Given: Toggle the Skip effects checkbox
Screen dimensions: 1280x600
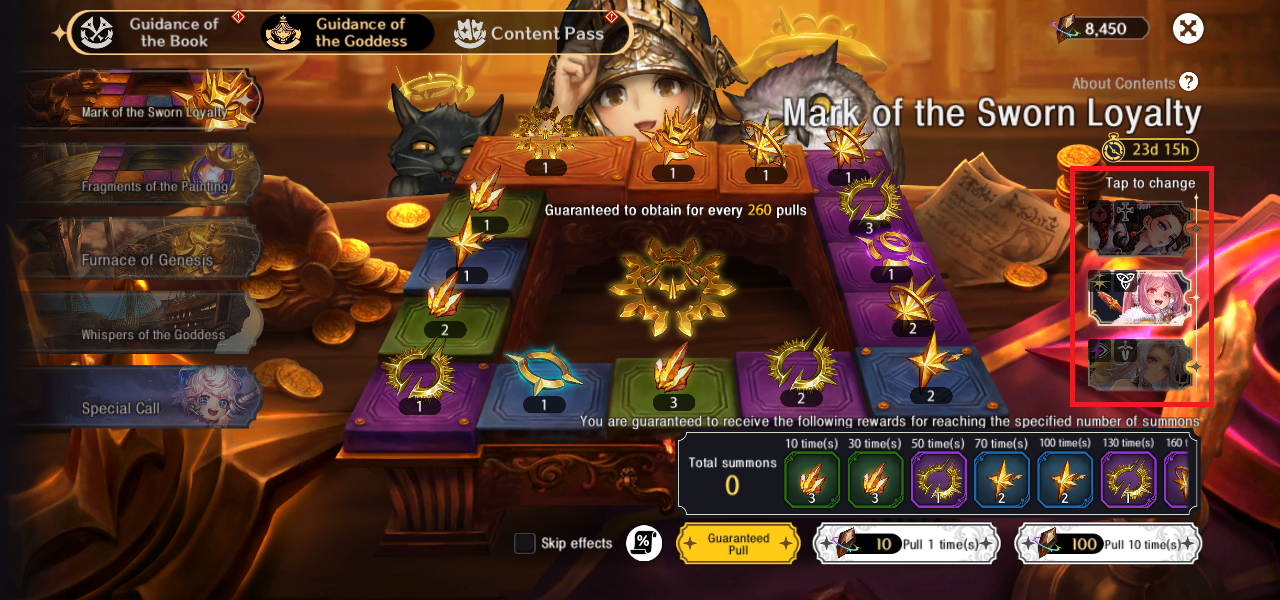Looking at the screenshot, I should click(x=525, y=543).
